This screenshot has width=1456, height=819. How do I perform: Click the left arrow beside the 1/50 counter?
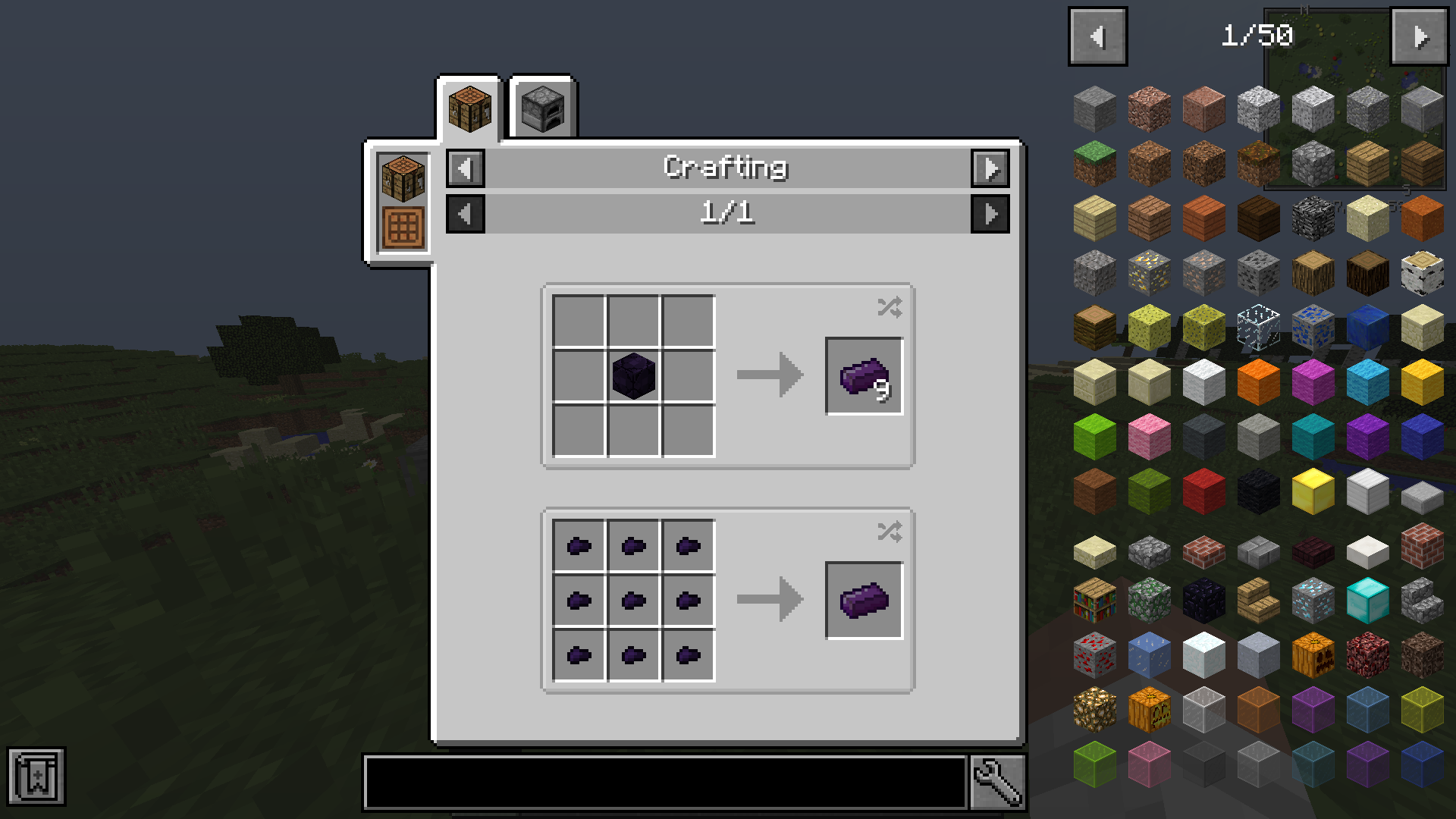[1097, 35]
